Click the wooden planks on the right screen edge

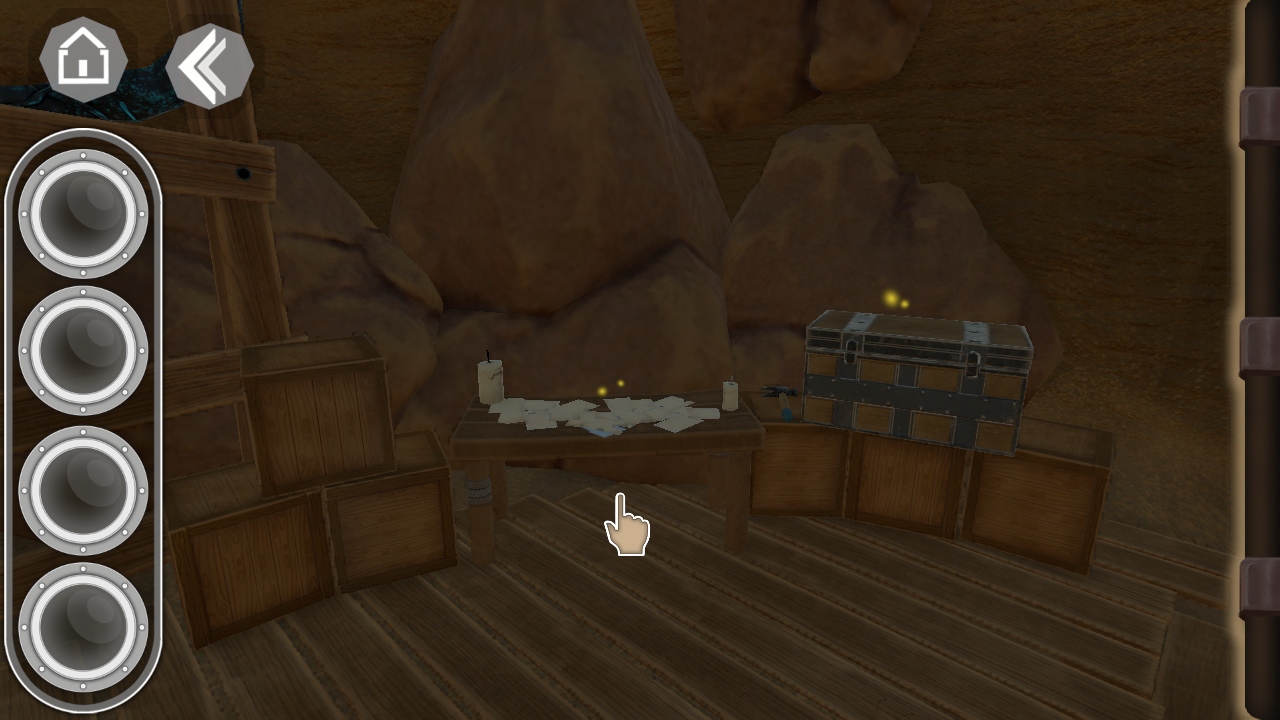click(x=1255, y=360)
